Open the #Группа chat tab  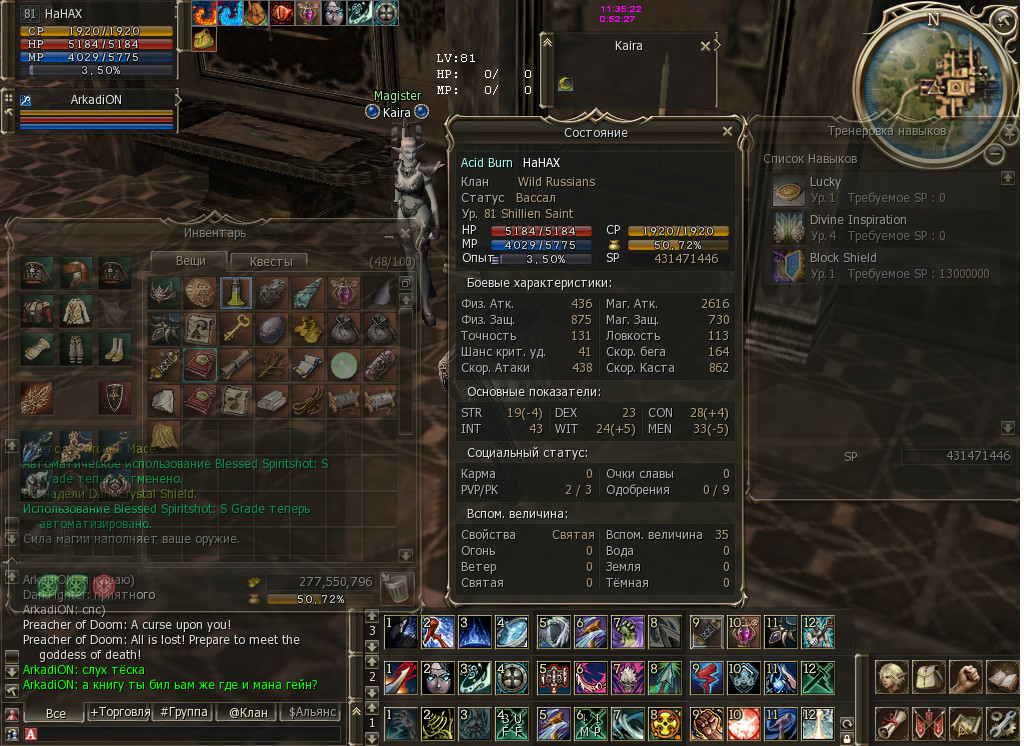(184, 712)
